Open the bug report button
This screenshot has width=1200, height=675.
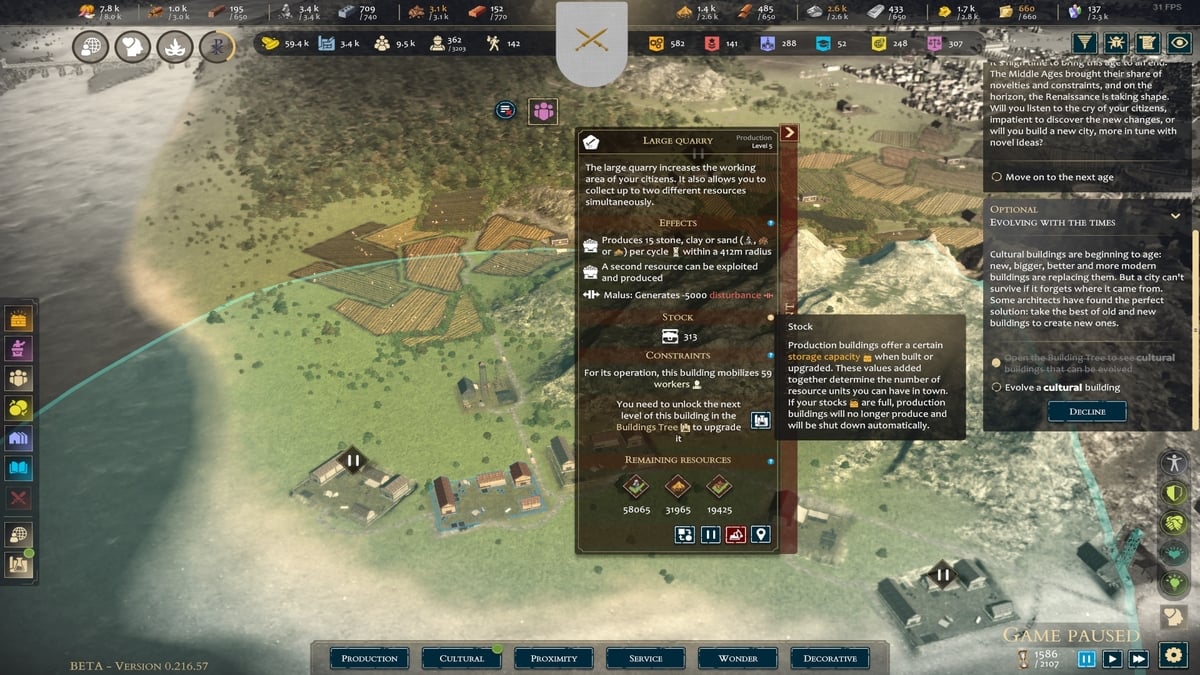click(1118, 43)
